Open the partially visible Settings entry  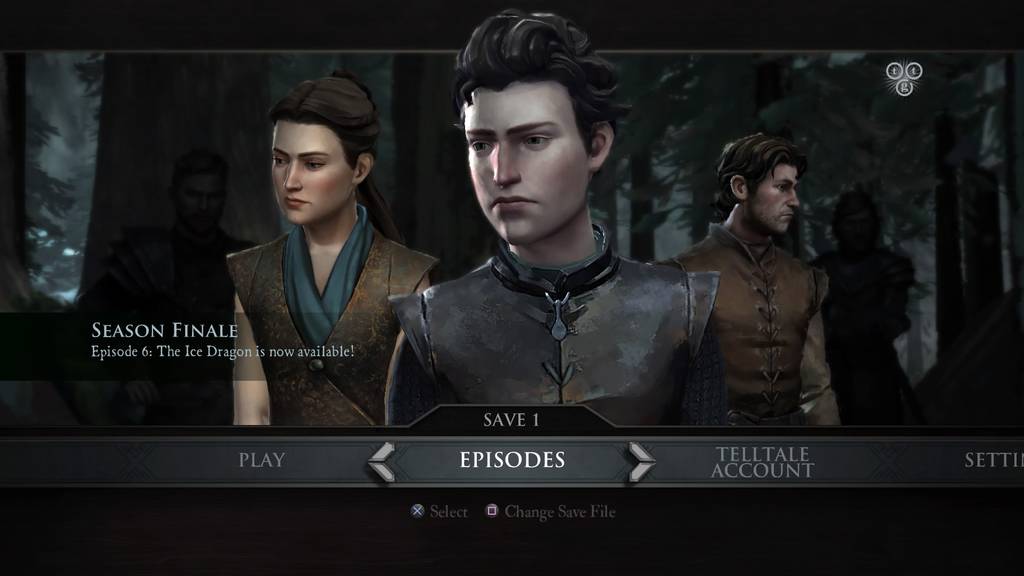coord(992,460)
